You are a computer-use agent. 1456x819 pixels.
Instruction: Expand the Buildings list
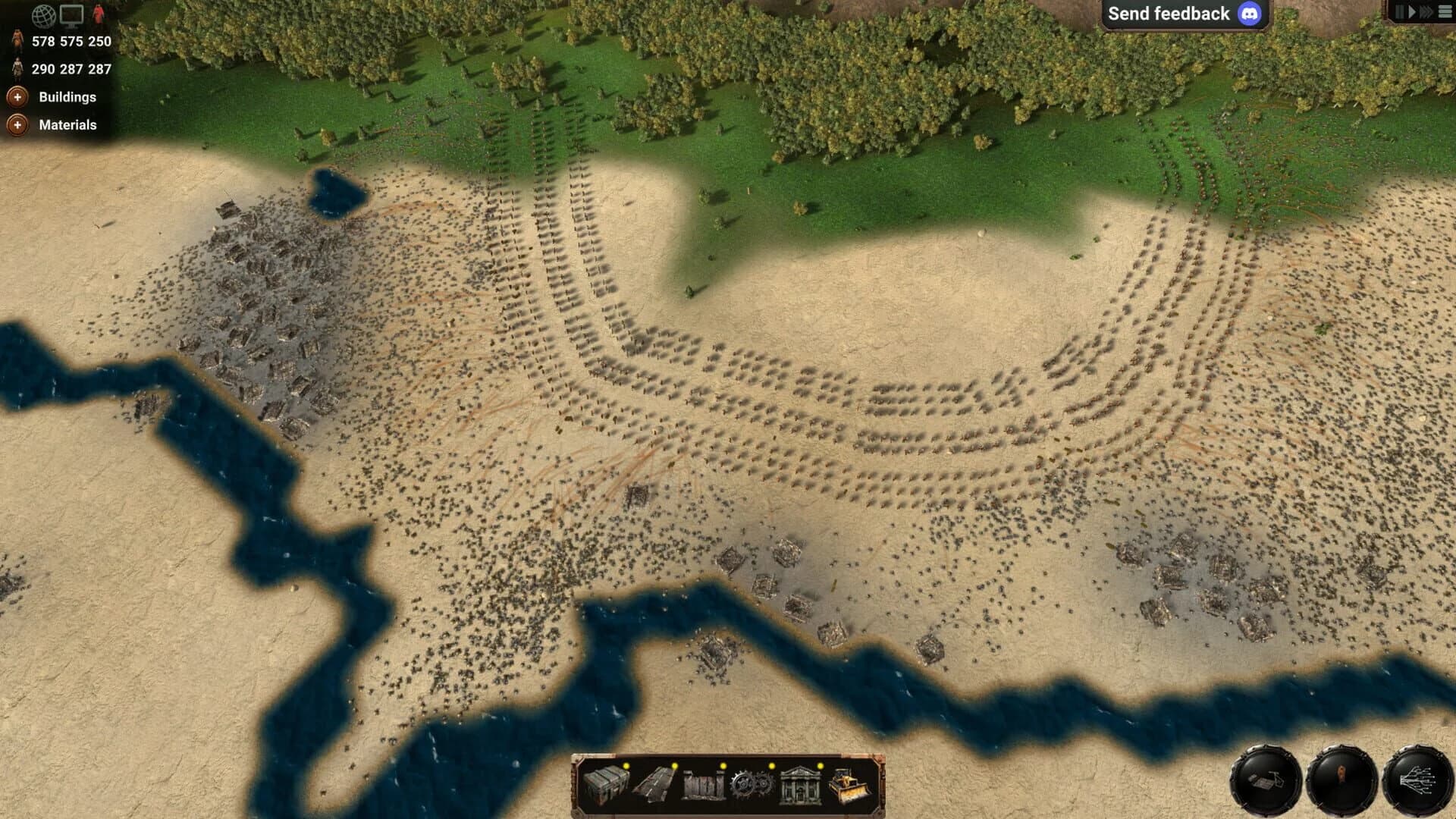[17, 97]
